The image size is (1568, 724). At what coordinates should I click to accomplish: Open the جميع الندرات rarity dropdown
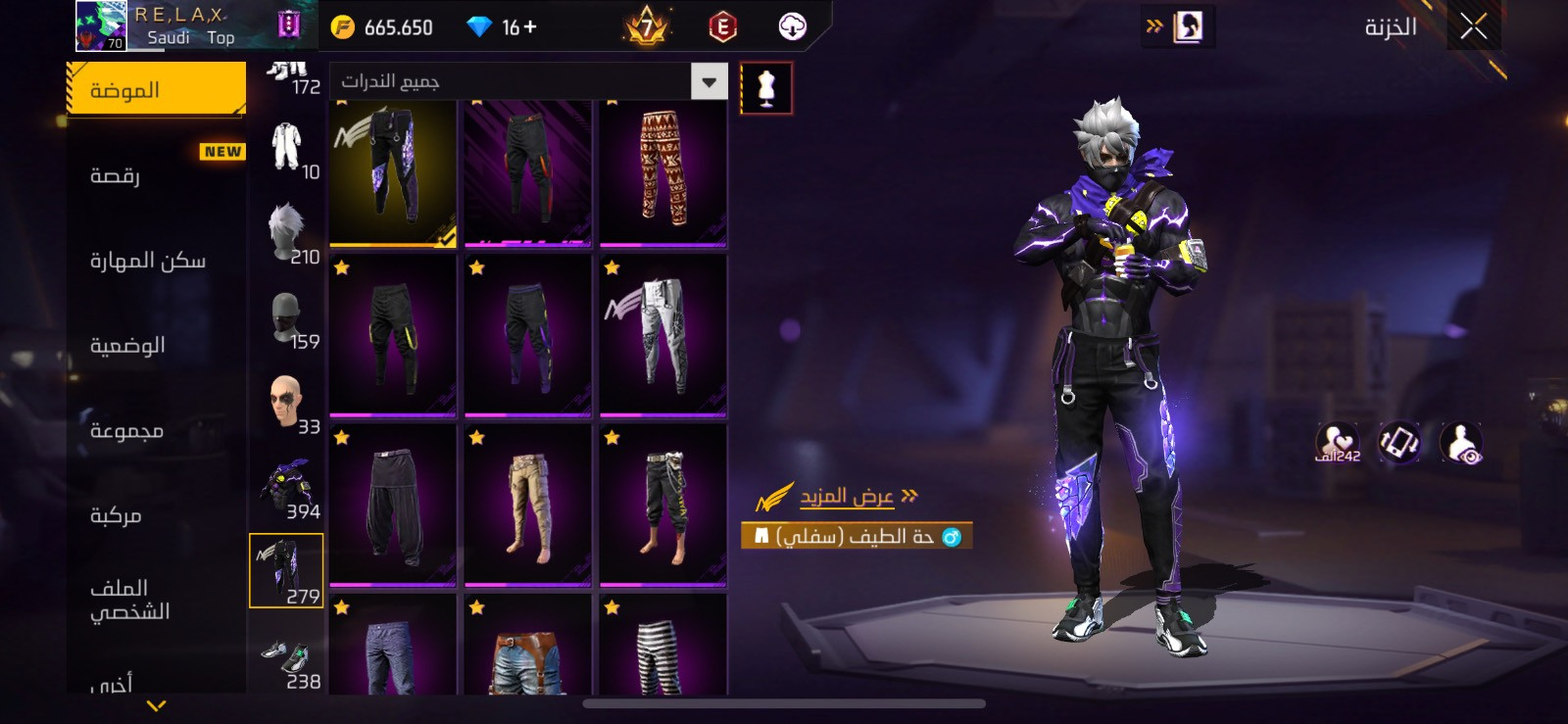tap(529, 81)
